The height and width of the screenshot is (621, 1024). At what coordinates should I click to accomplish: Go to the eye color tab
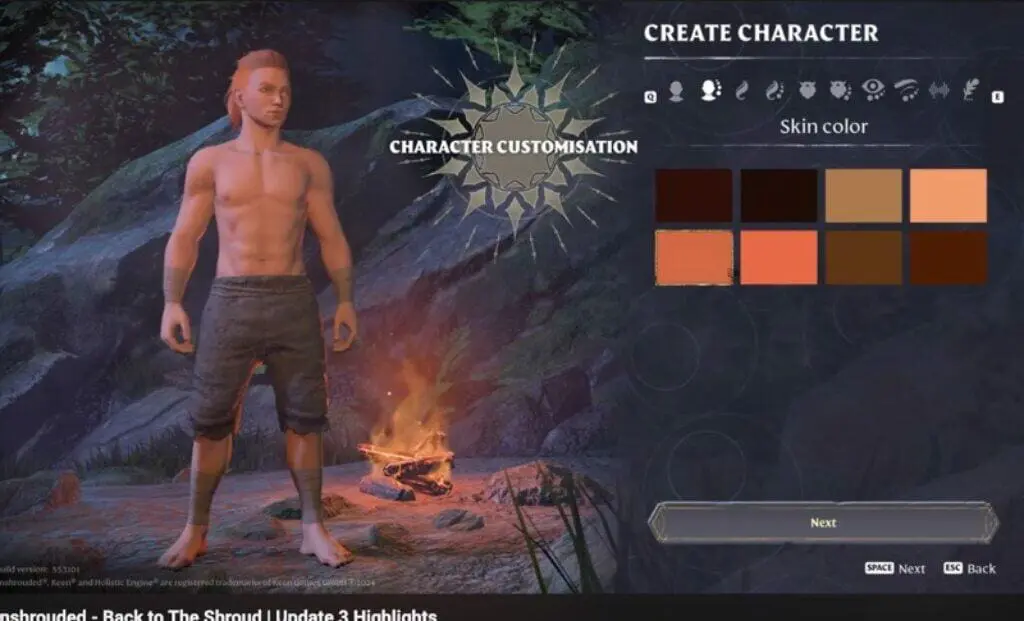point(873,91)
